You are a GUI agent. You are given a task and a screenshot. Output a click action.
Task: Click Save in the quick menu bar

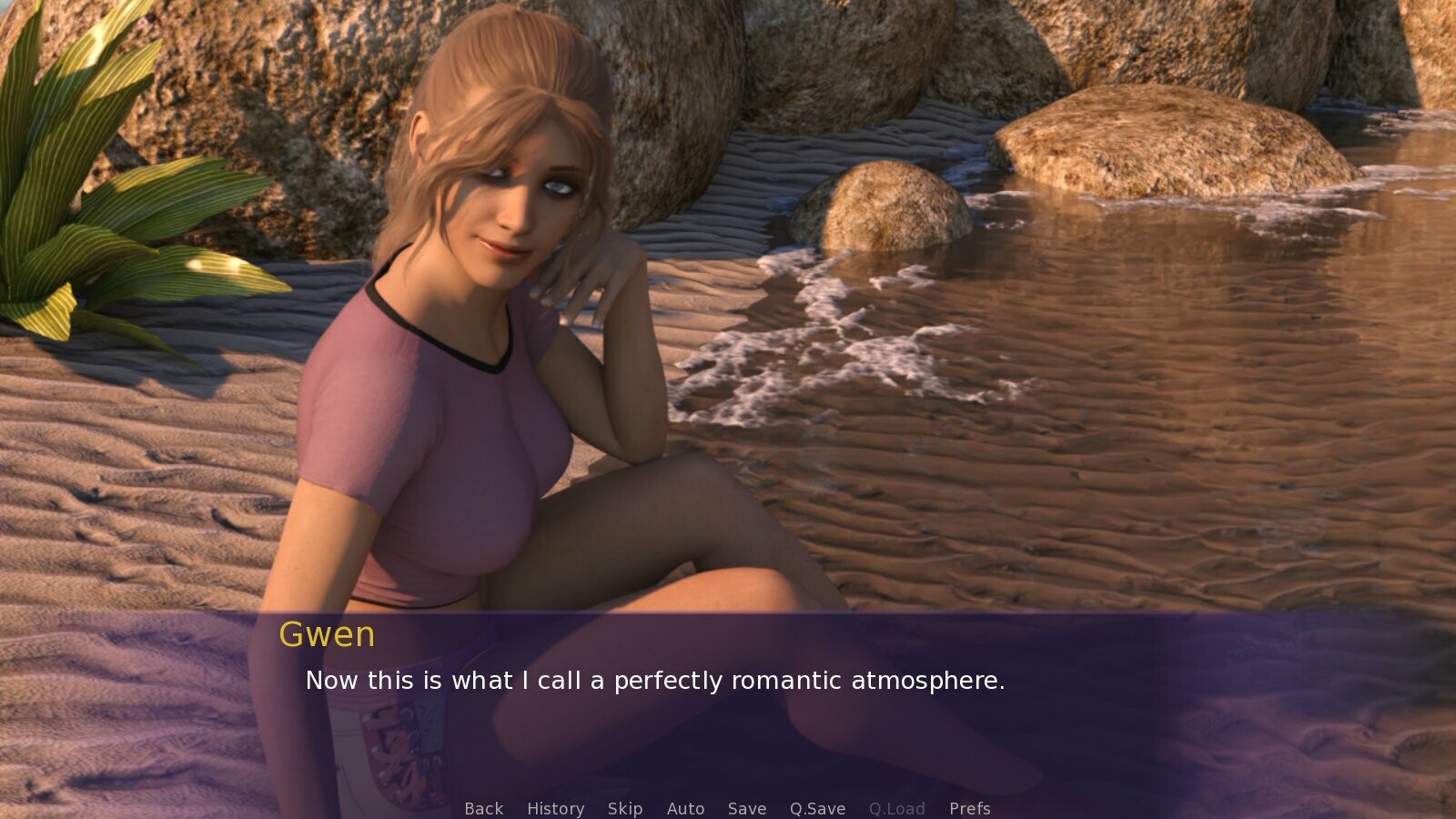pyautogui.click(x=746, y=808)
